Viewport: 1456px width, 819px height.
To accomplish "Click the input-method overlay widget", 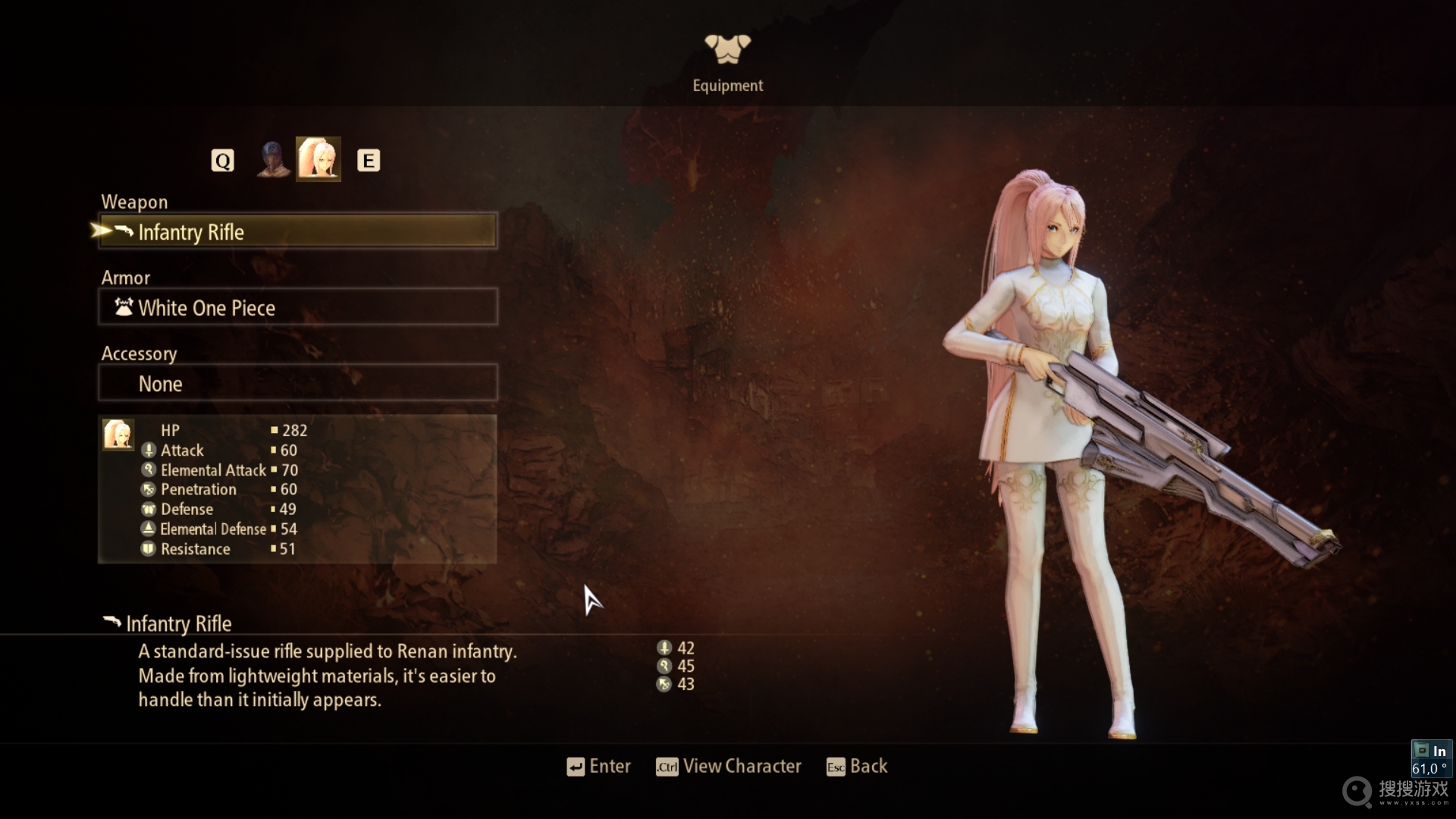I will pyautogui.click(x=1431, y=759).
